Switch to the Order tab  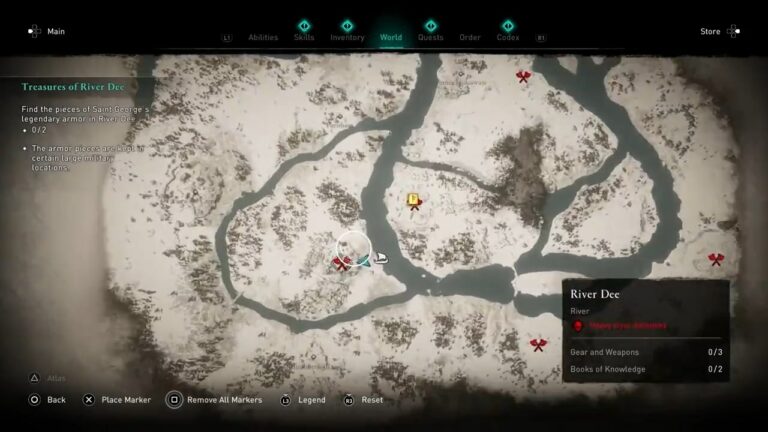click(x=470, y=37)
